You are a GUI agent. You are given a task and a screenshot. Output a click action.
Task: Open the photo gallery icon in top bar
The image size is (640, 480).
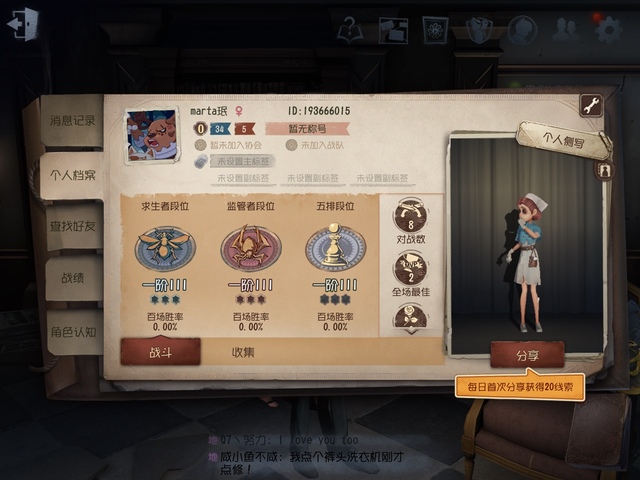pyautogui.click(x=393, y=29)
